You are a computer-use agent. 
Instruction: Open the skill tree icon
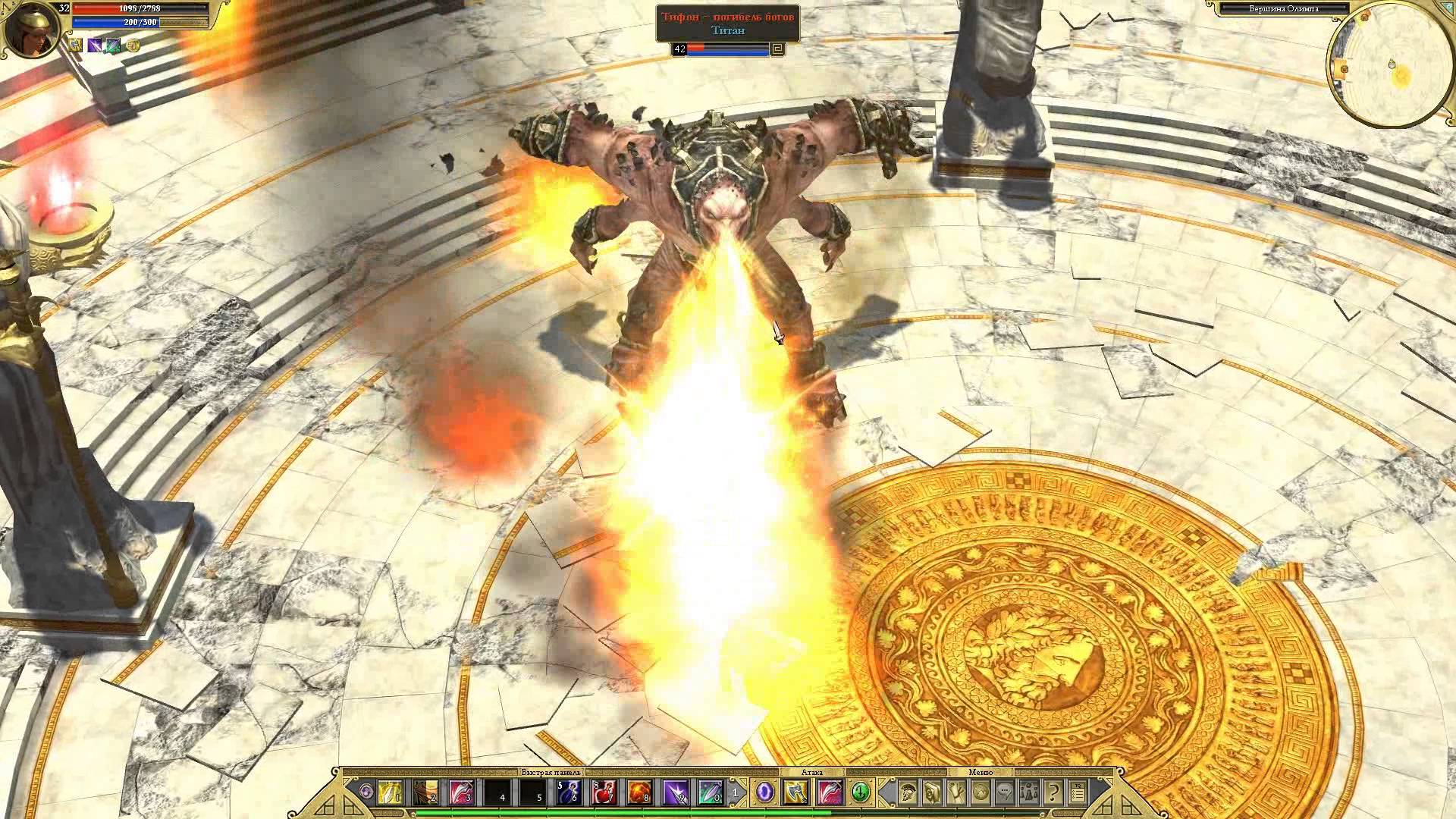956,793
